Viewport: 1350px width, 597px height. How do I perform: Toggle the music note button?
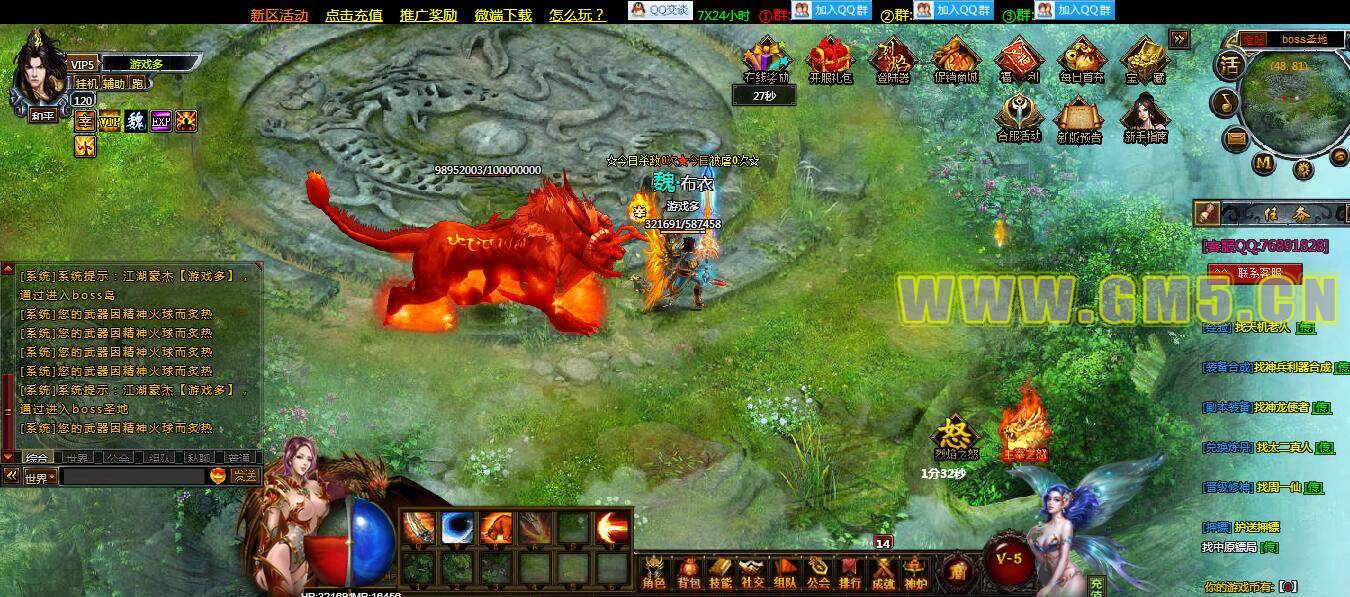coord(1225,101)
